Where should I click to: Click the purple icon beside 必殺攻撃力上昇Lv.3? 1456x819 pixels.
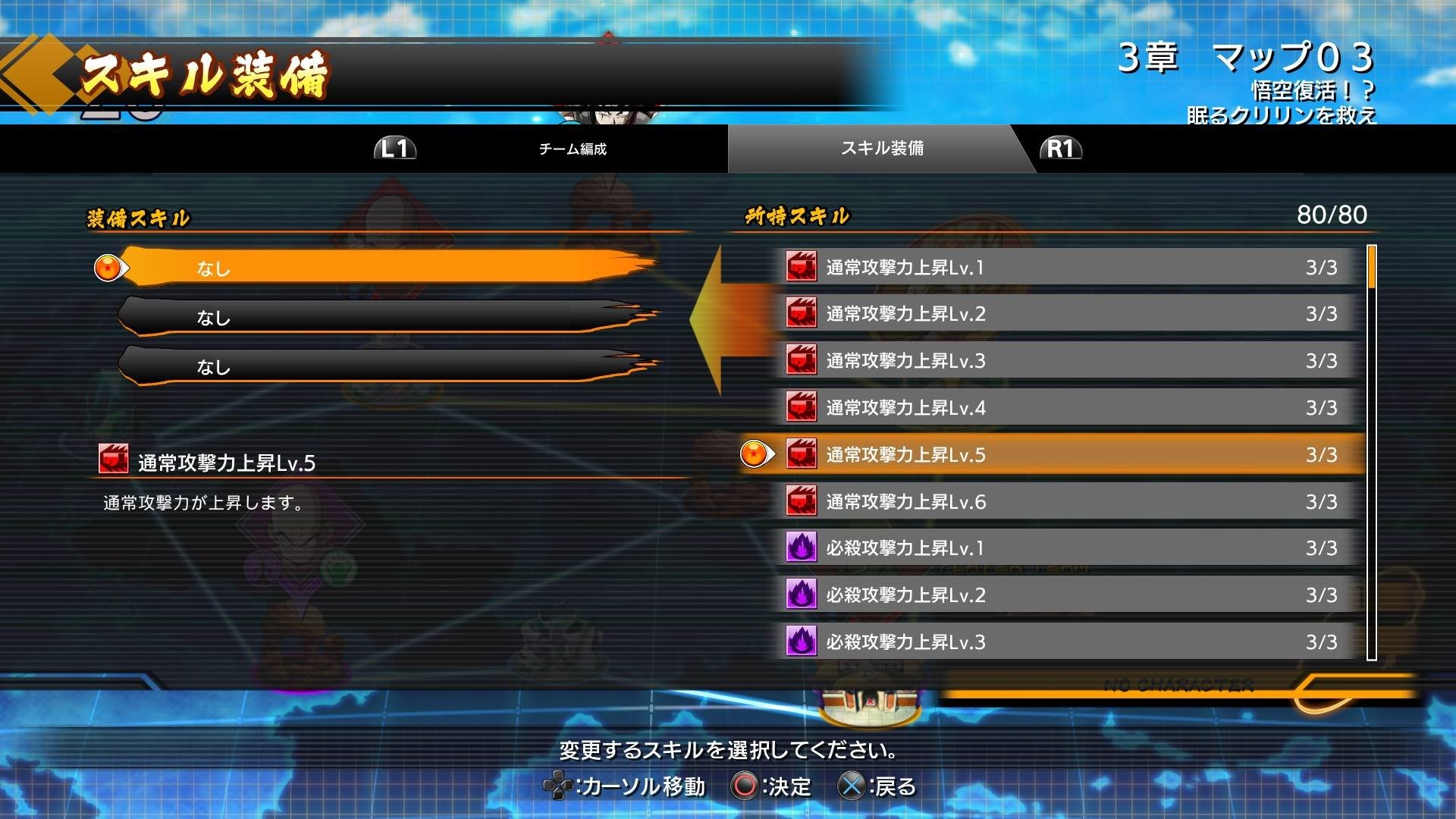pyautogui.click(x=800, y=642)
